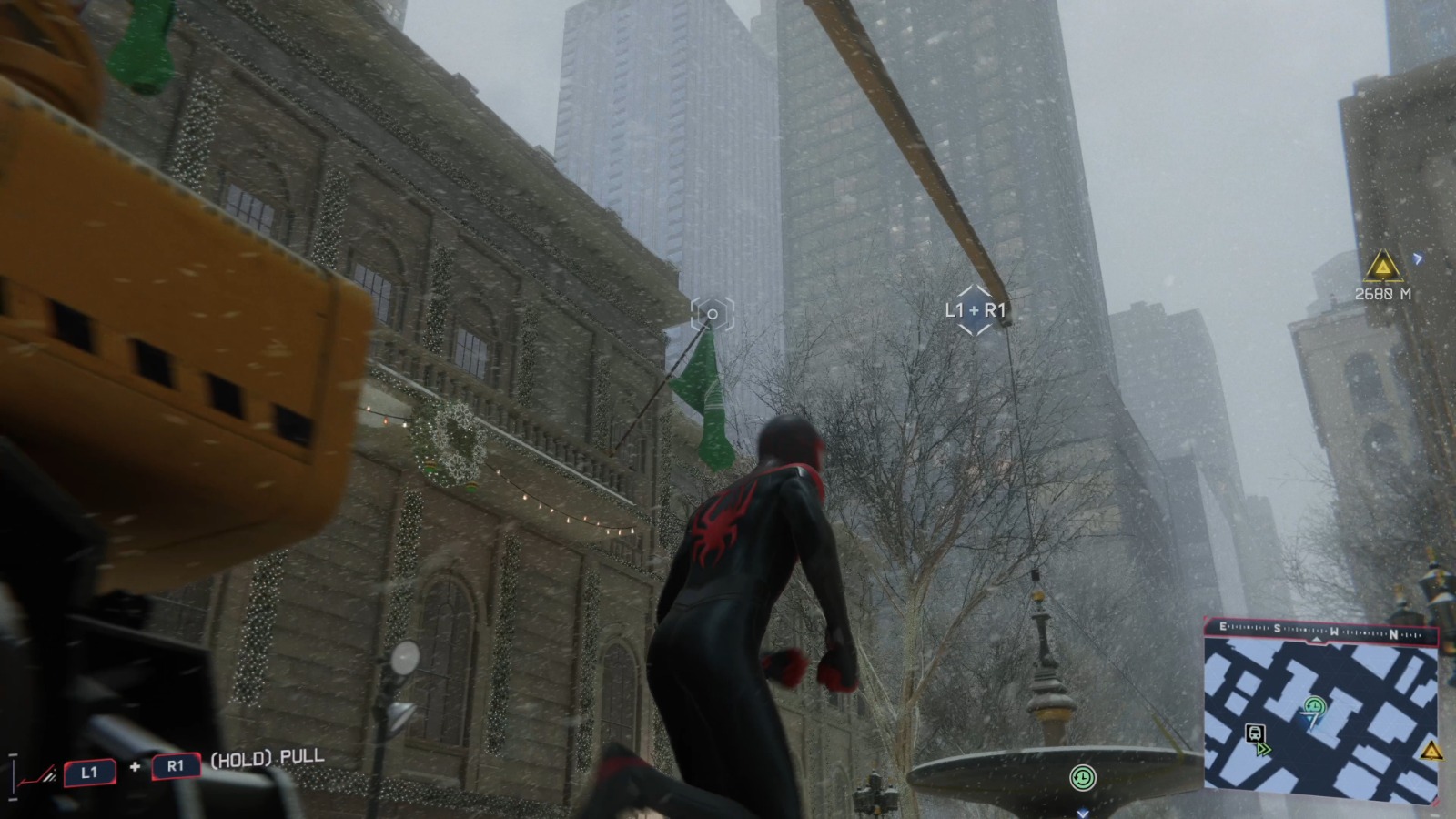The height and width of the screenshot is (819, 1456).
Task: Select the subway station icon on the minimap
Action: [1256, 734]
